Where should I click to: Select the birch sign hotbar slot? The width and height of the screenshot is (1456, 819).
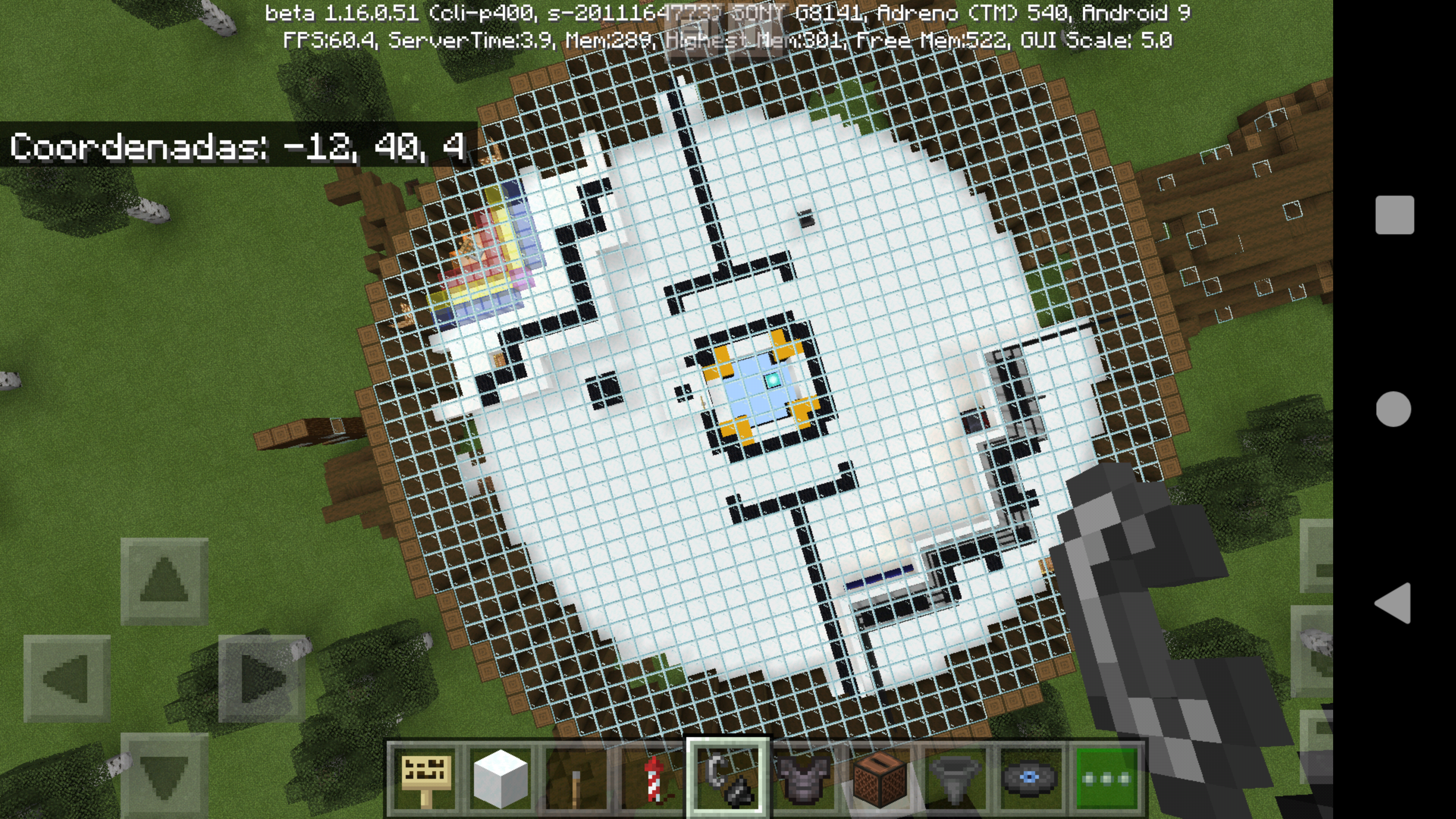425,779
